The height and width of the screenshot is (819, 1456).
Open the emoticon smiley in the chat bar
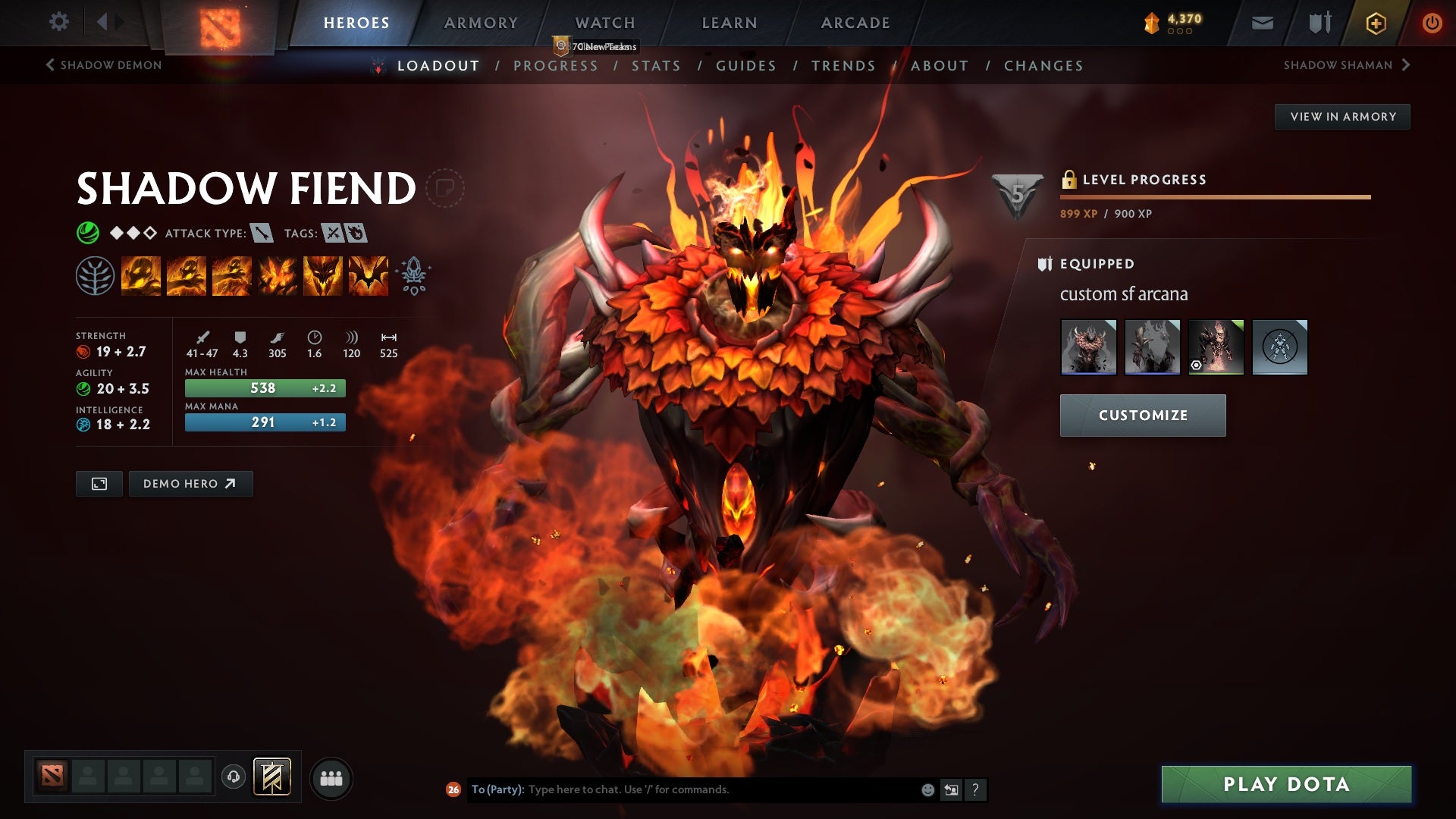pyautogui.click(x=927, y=790)
